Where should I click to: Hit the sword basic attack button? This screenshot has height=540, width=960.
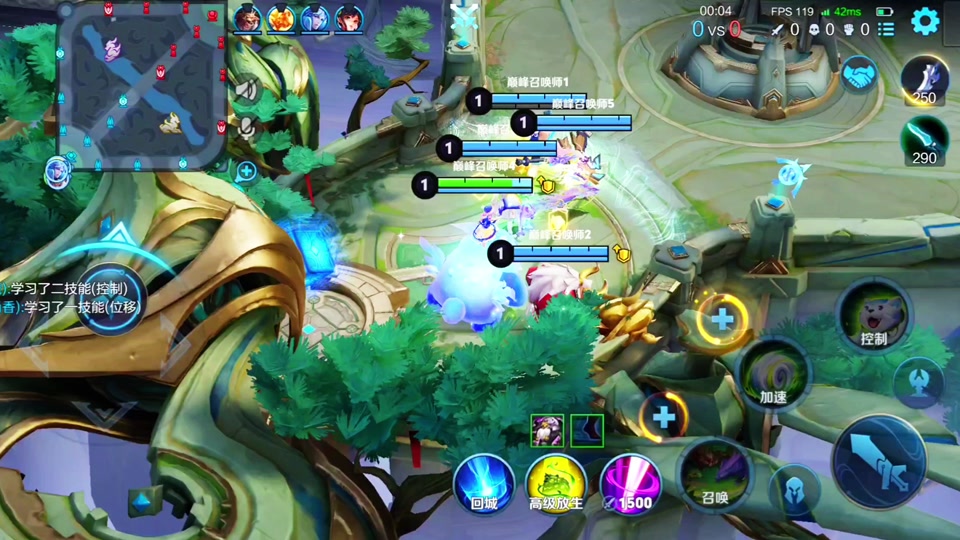pos(879,462)
